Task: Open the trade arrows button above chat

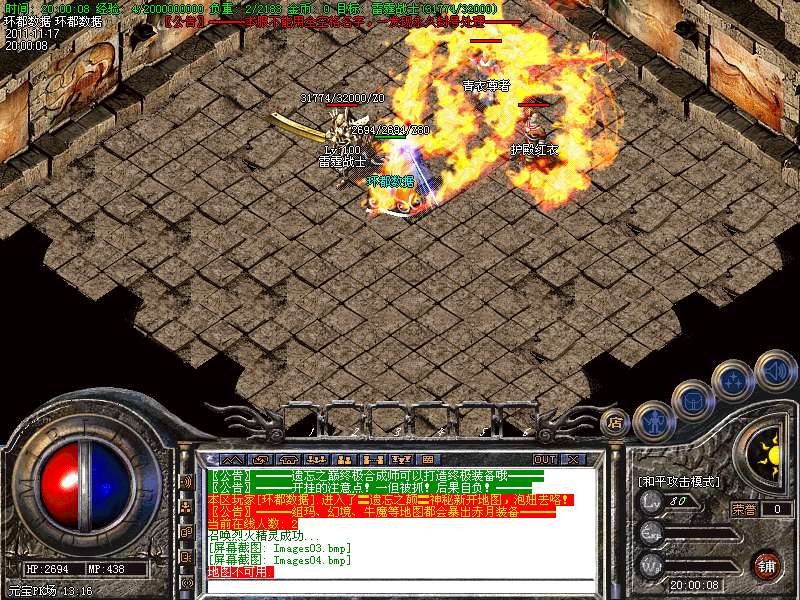Action: point(261,459)
